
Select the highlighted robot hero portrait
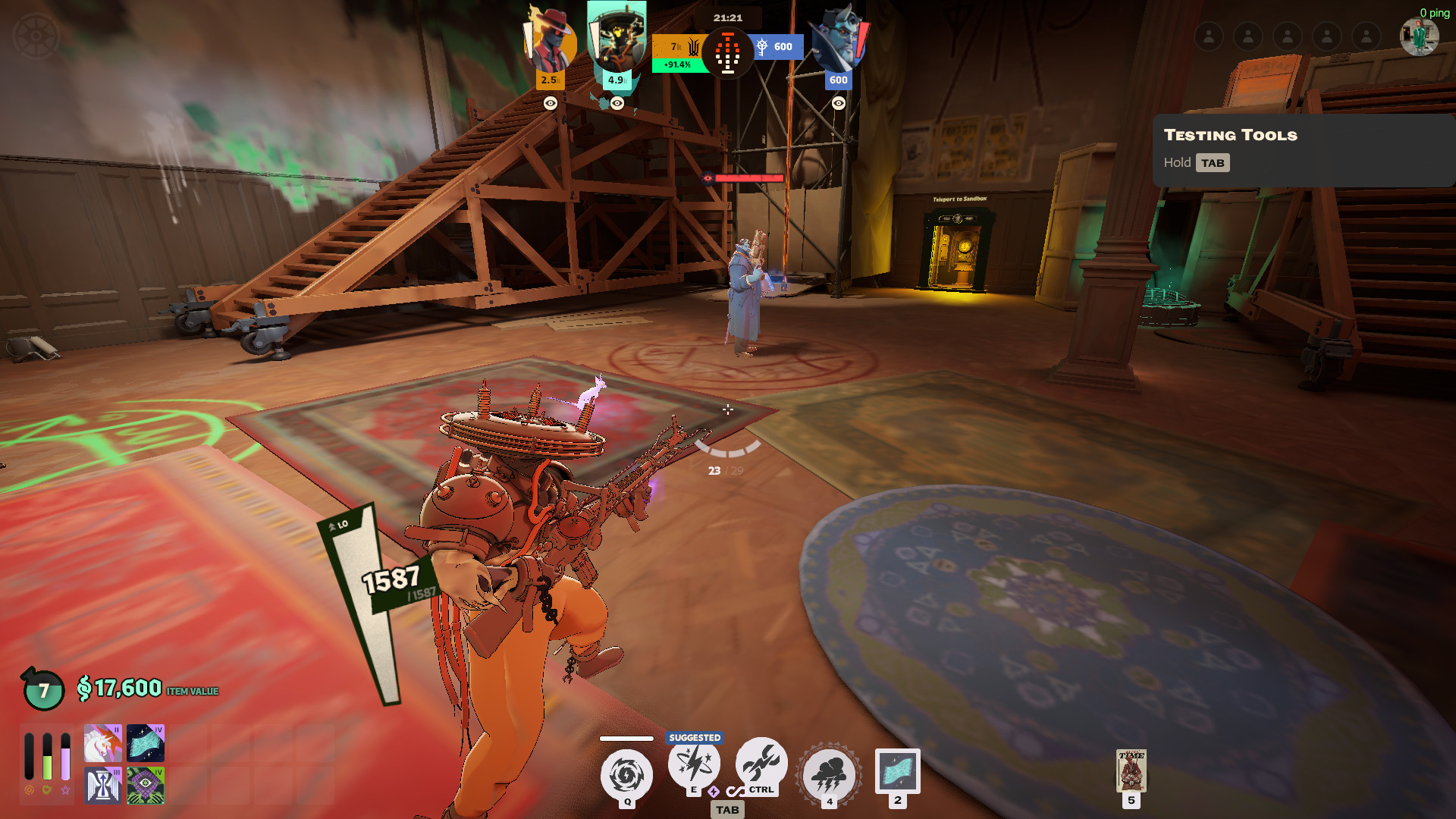pos(617,38)
